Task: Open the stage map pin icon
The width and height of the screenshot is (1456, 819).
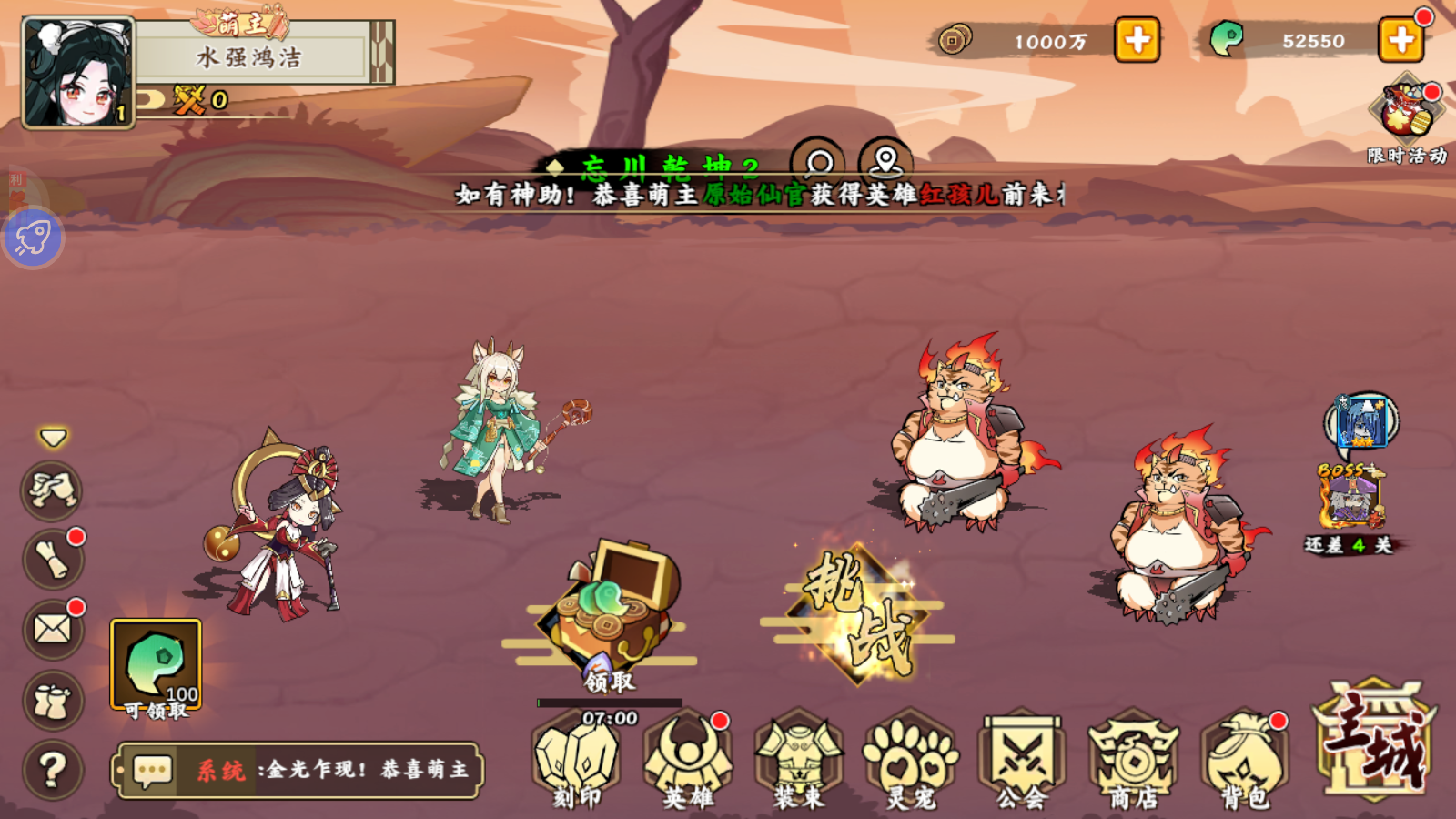Action: tap(885, 161)
